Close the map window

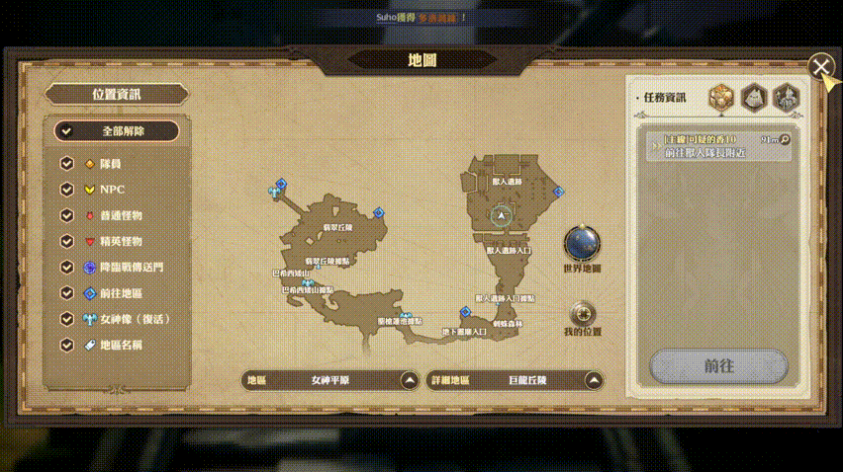pyautogui.click(x=821, y=67)
